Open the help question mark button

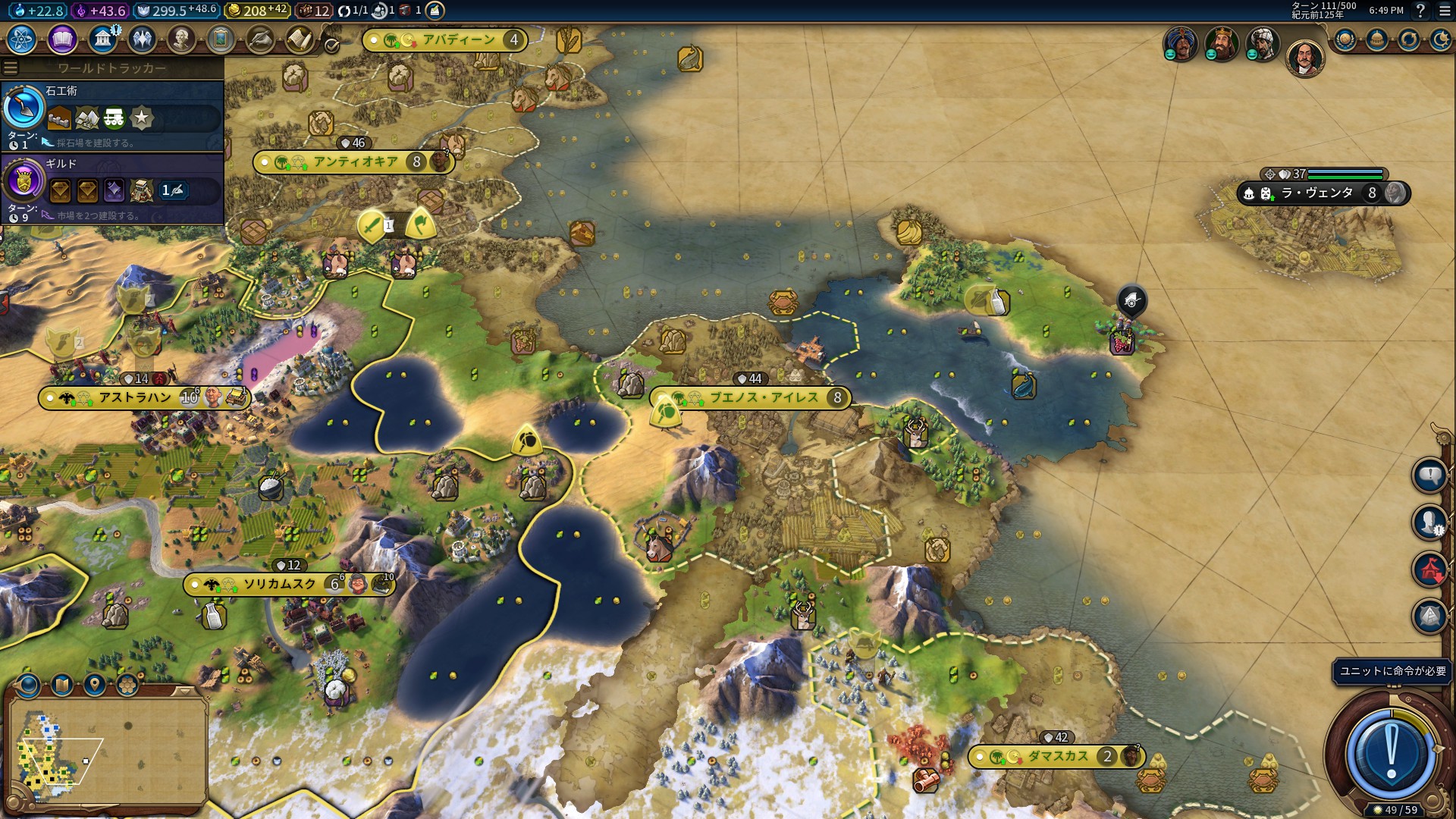pyautogui.click(x=1420, y=11)
